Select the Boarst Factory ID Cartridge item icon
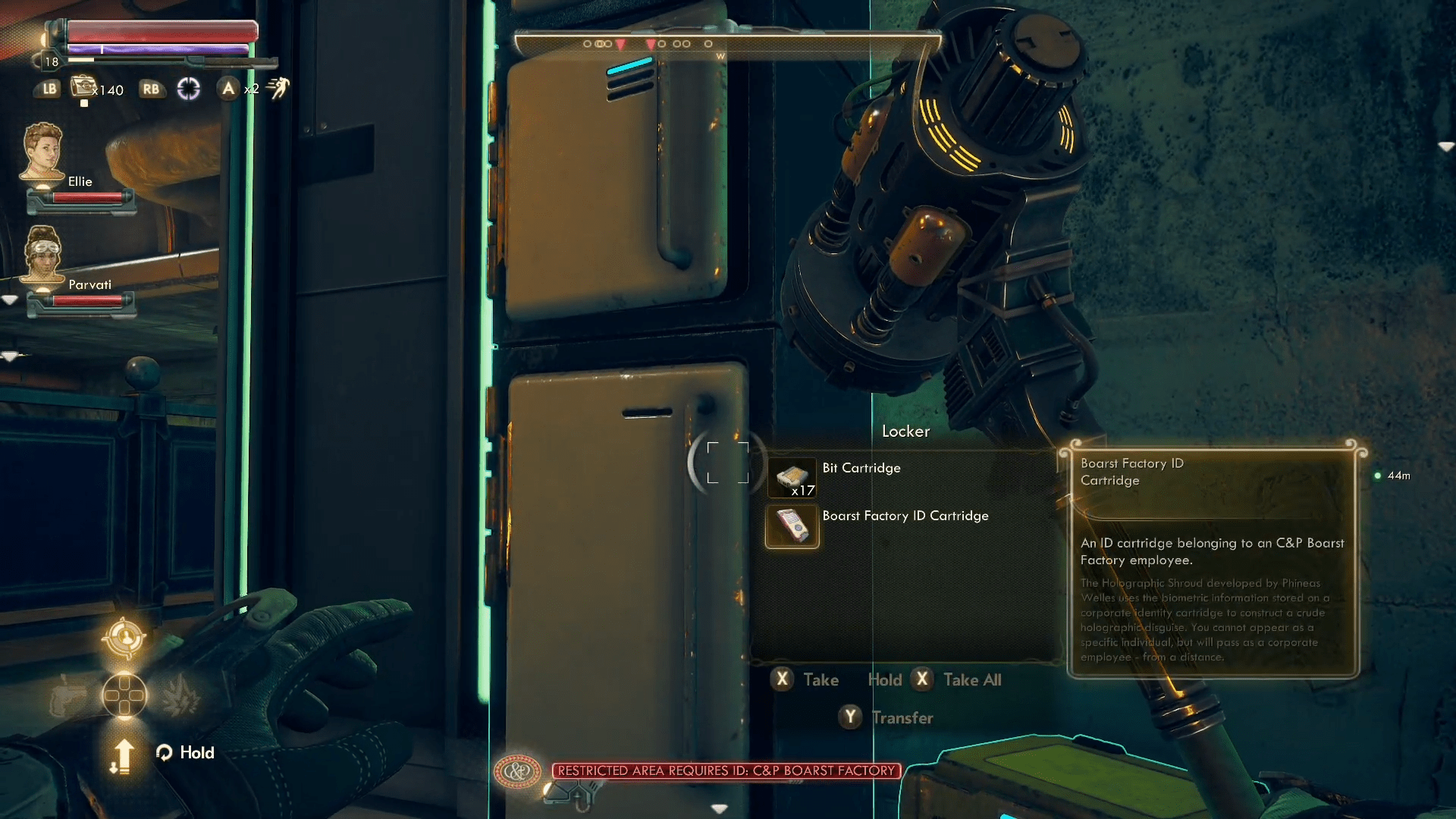 pyautogui.click(x=792, y=526)
